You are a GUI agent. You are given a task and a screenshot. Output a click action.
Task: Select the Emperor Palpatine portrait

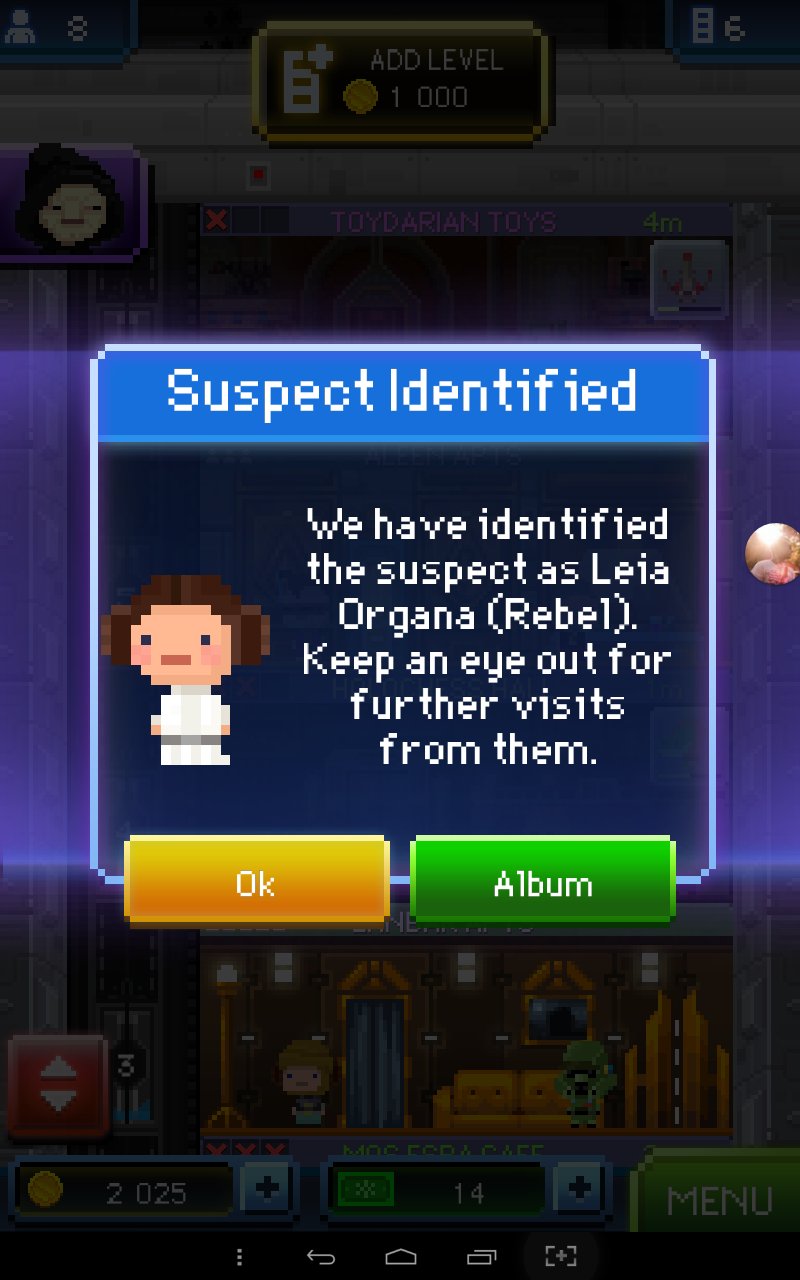pos(70,200)
